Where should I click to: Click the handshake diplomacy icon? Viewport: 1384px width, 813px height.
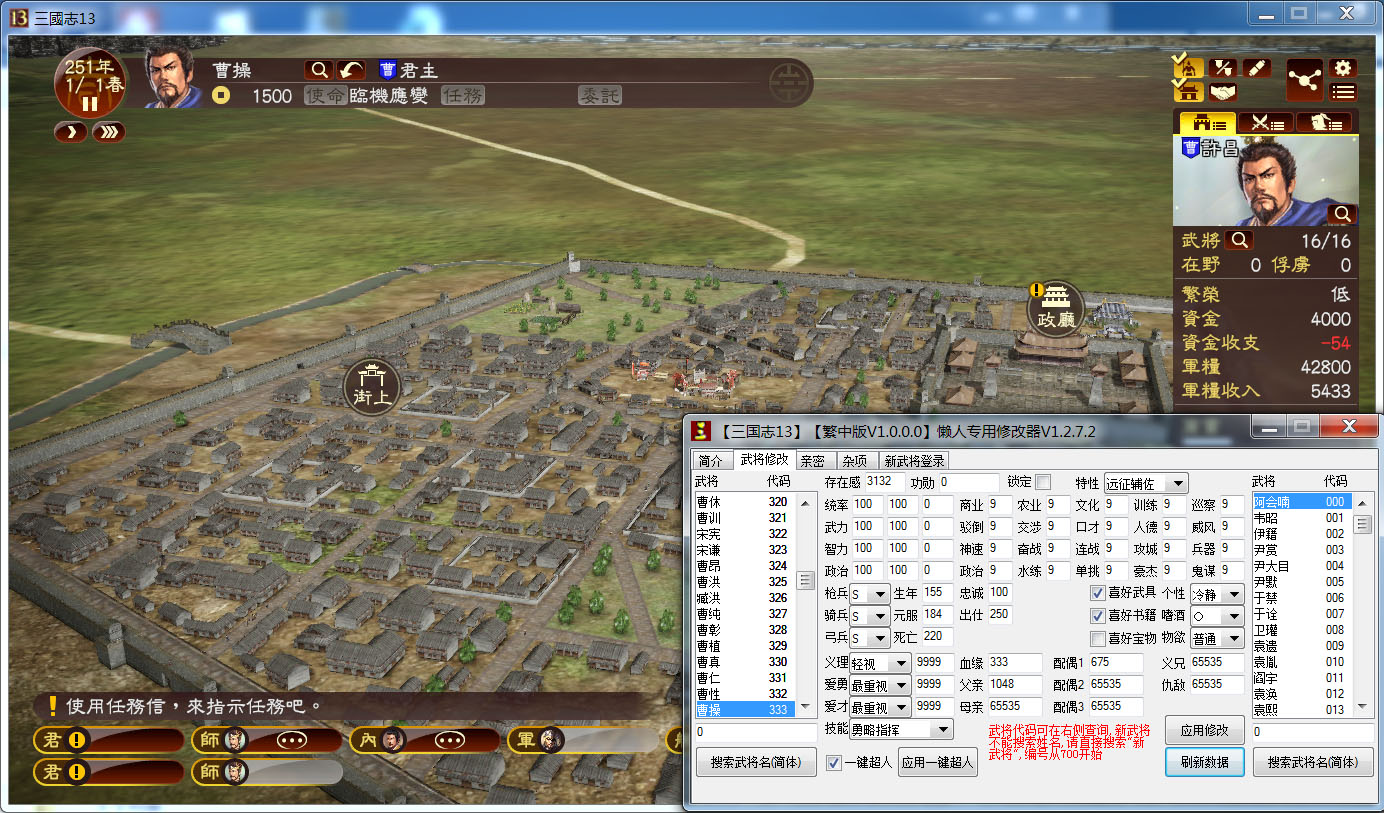click(1223, 91)
